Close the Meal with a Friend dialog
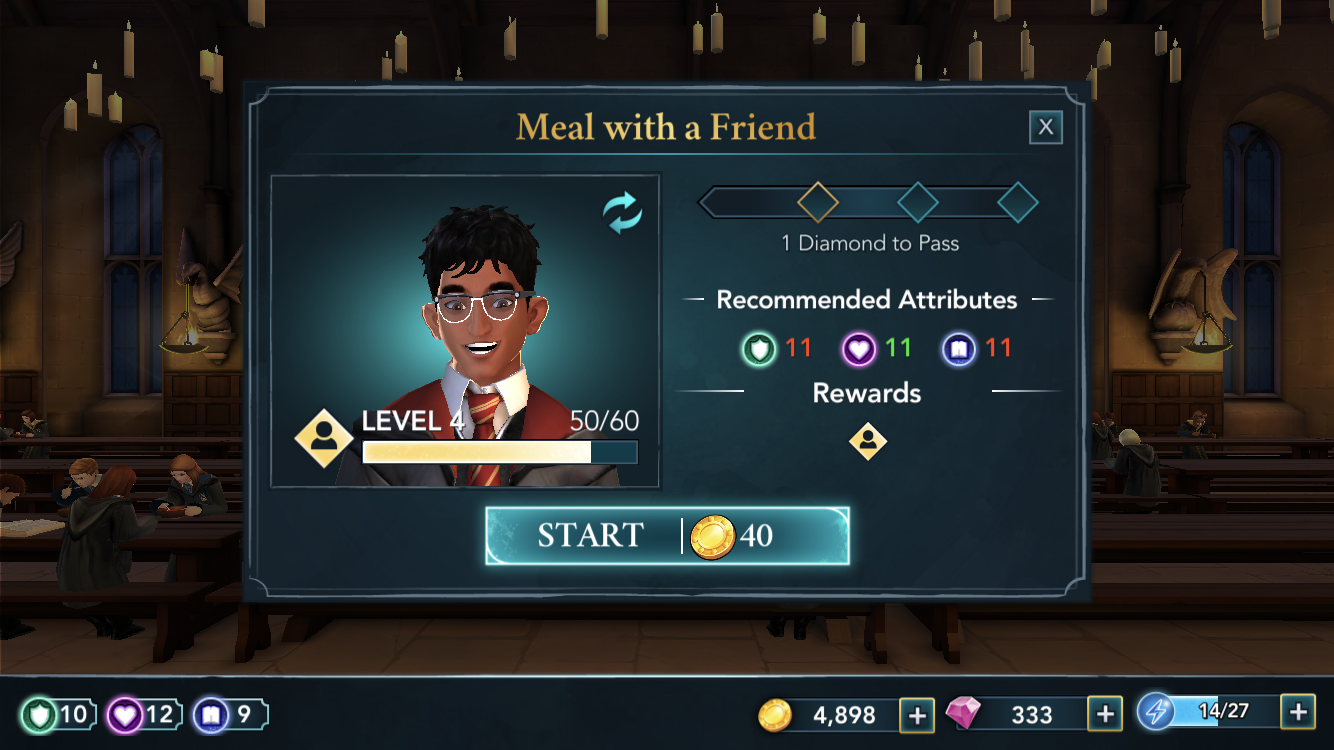1334x750 pixels. 1045,127
